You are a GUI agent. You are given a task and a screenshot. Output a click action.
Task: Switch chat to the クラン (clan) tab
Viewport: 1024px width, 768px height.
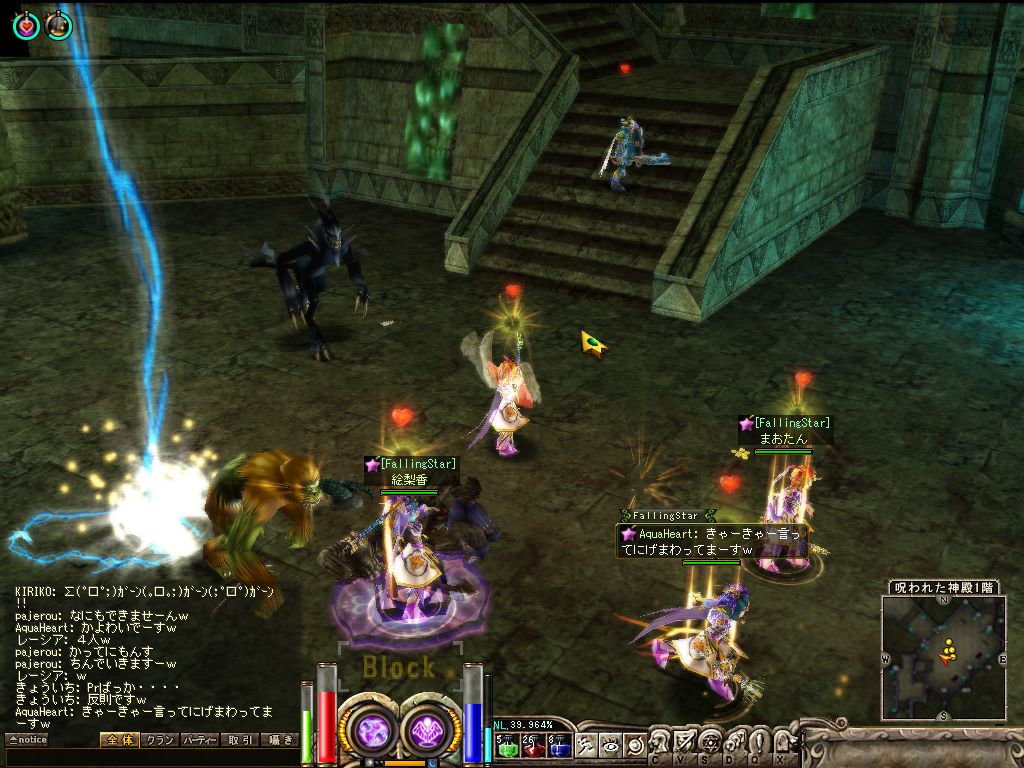tap(158, 740)
